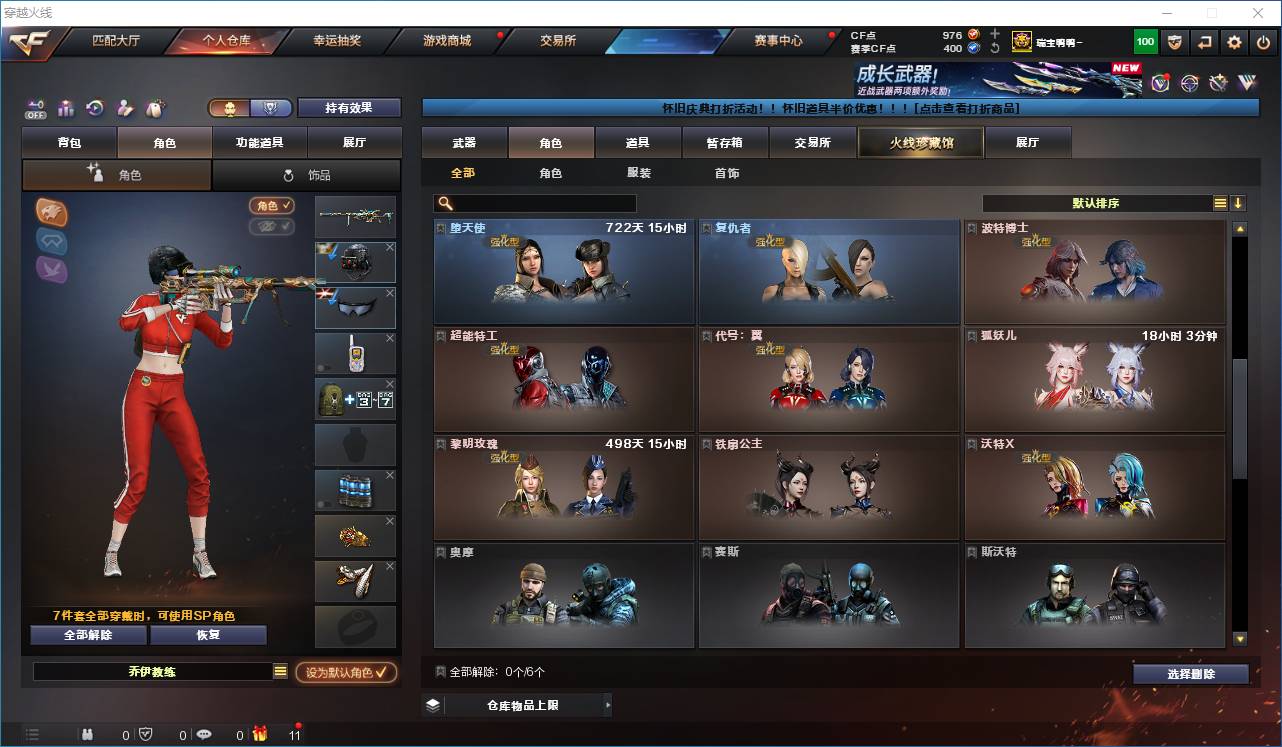
Task: Click the V-badge icon with red dot
Action: 1160,82
